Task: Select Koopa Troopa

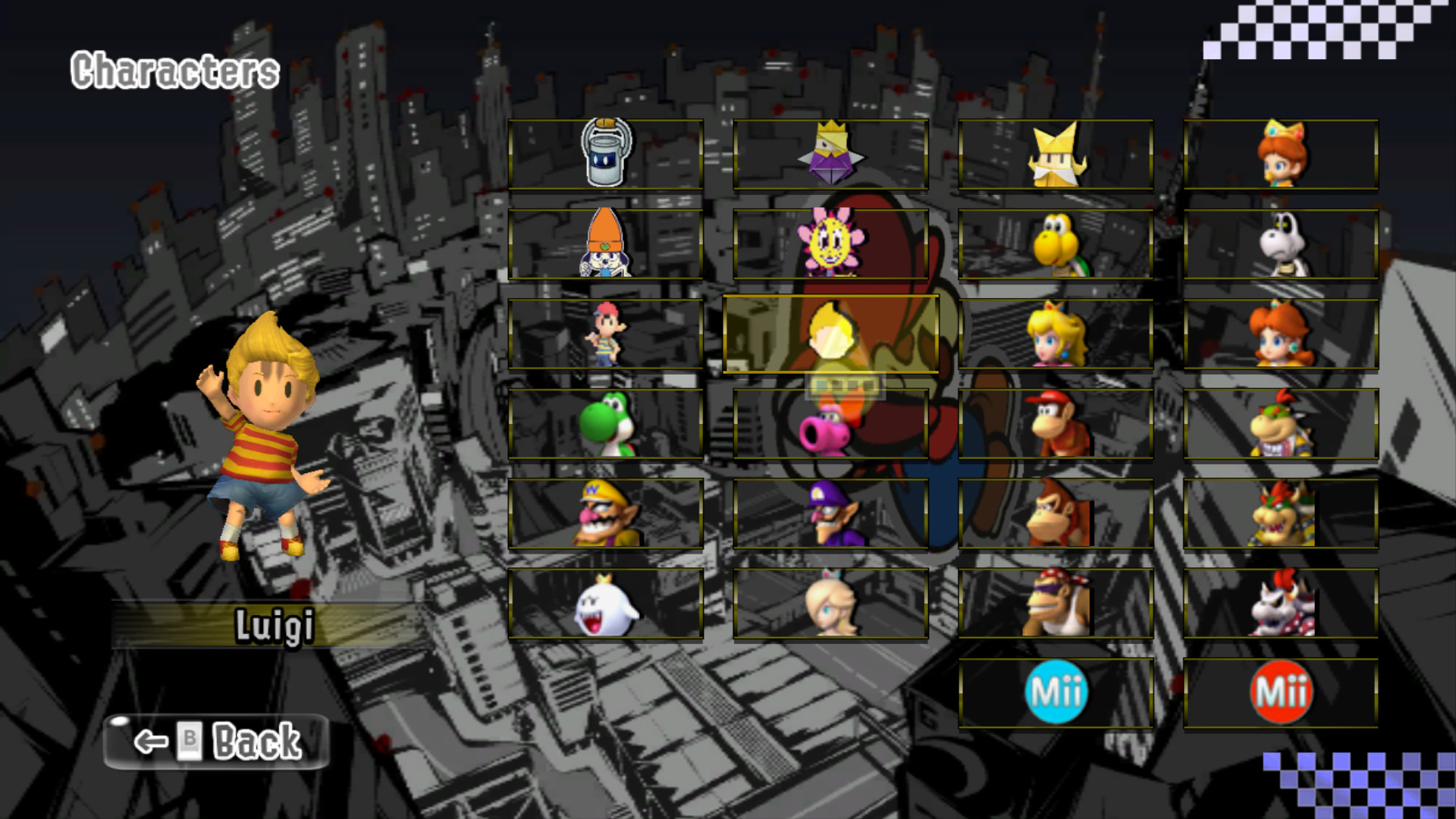Action: tap(1057, 244)
